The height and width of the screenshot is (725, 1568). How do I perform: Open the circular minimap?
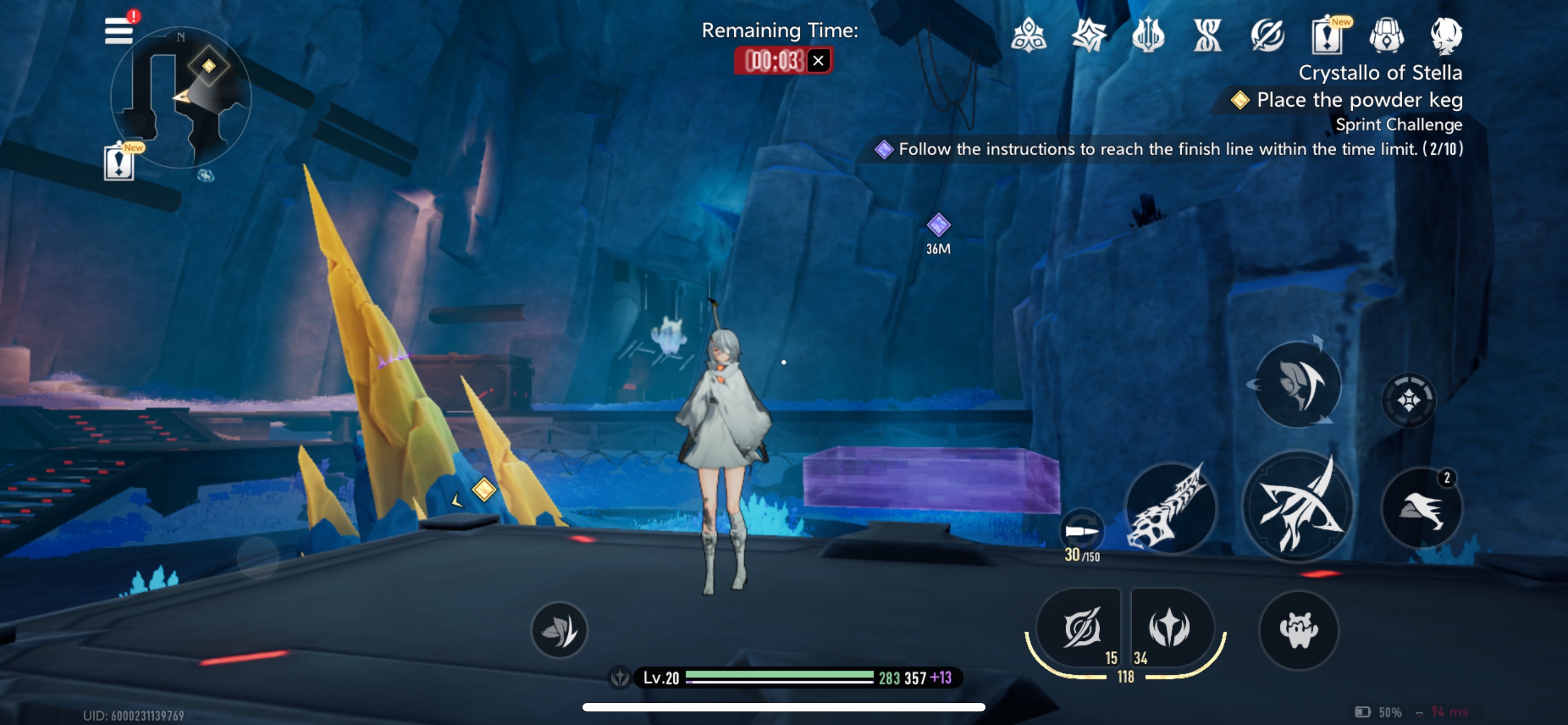coord(181,97)
